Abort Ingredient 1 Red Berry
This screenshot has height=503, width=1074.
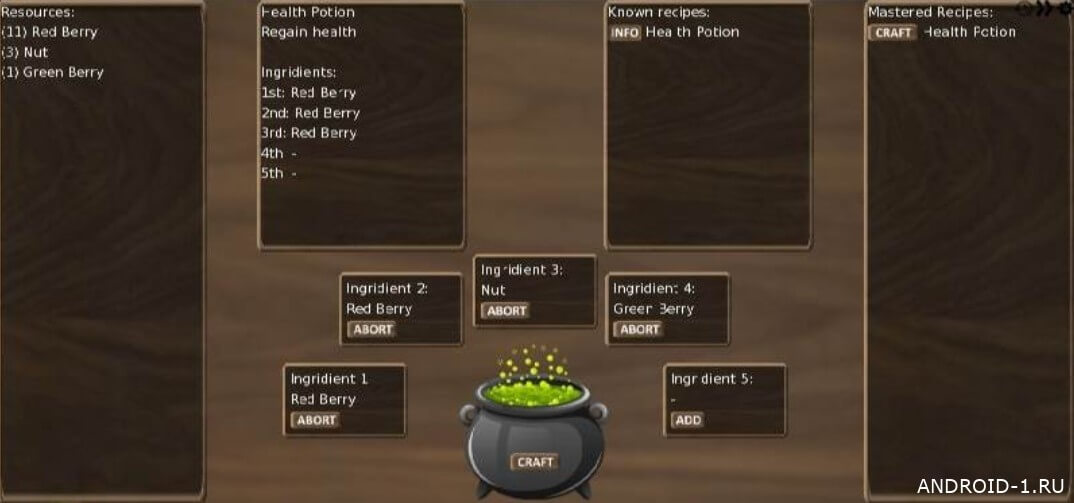(316, 420)
